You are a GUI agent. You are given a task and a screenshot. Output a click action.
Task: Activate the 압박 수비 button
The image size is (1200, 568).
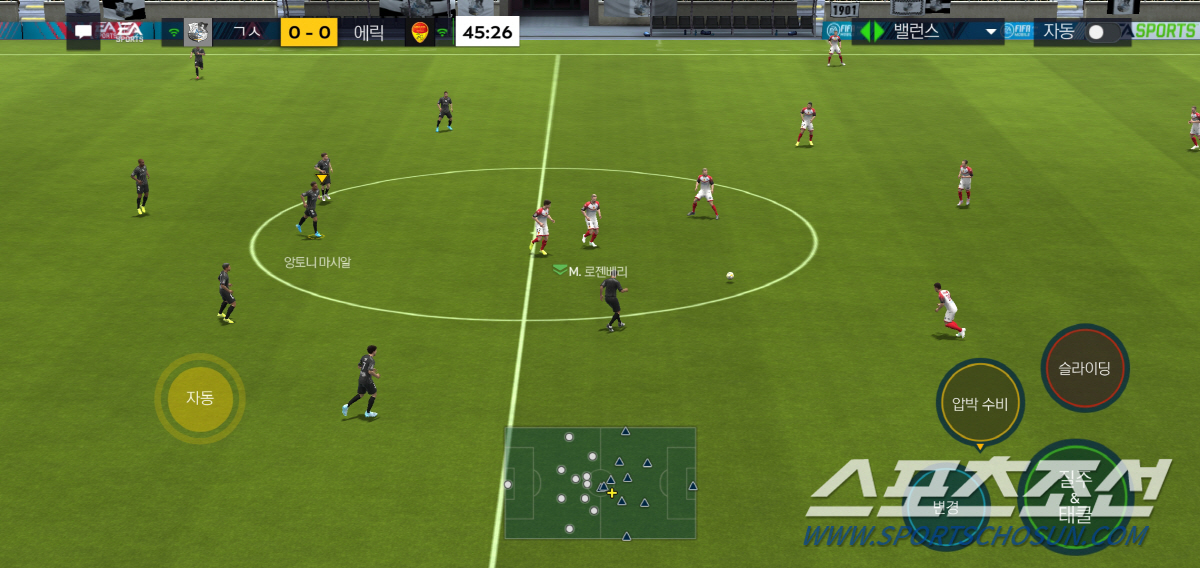click(980, 403)
